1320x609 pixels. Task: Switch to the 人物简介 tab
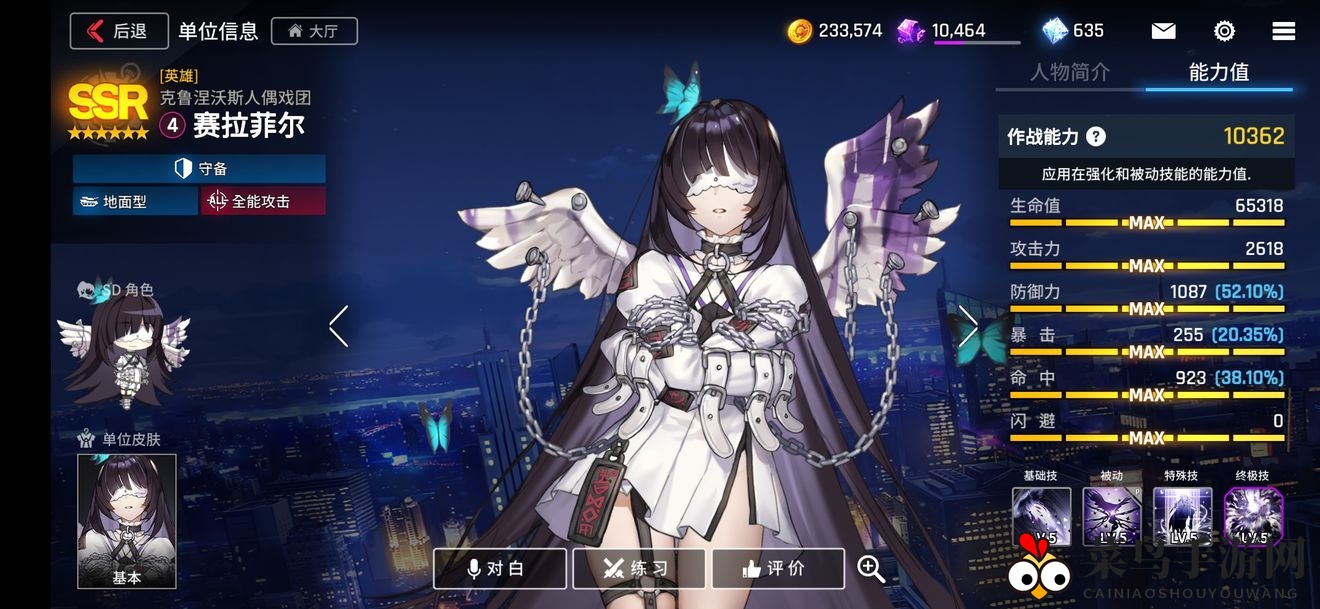[x=1070, y=72]
